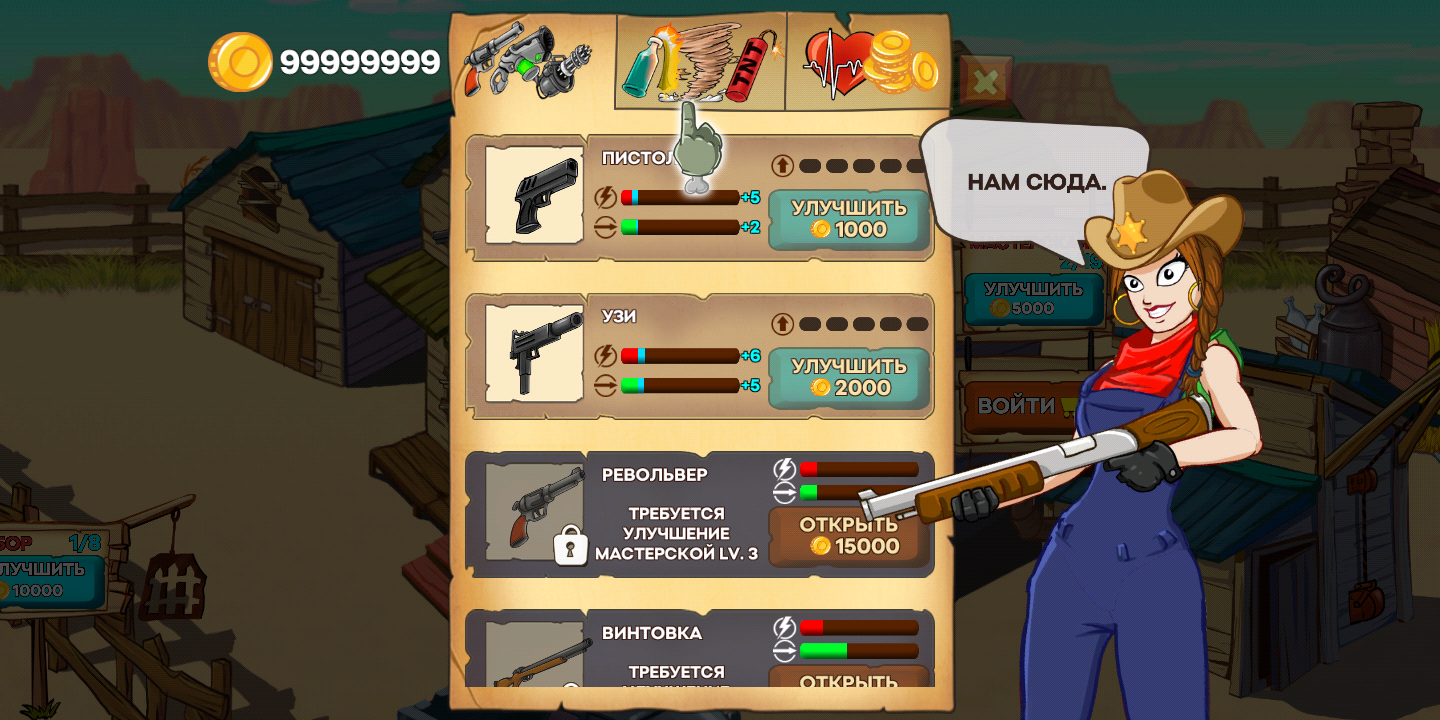Screen dimensions: 1440x720
Task: Upgrade the Uzi for 2000 coins
Action: [848, 377]
